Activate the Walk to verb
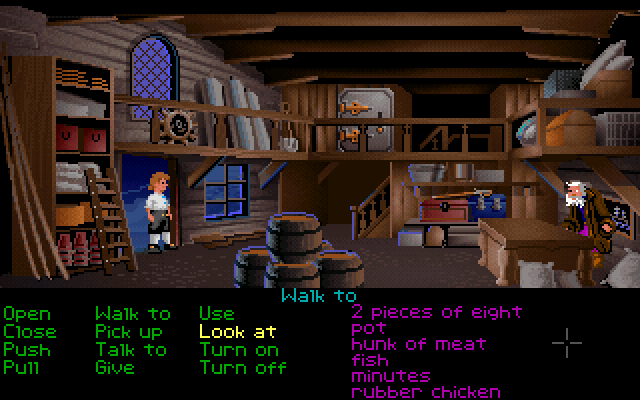640x400 pixels. pos(132,314)
